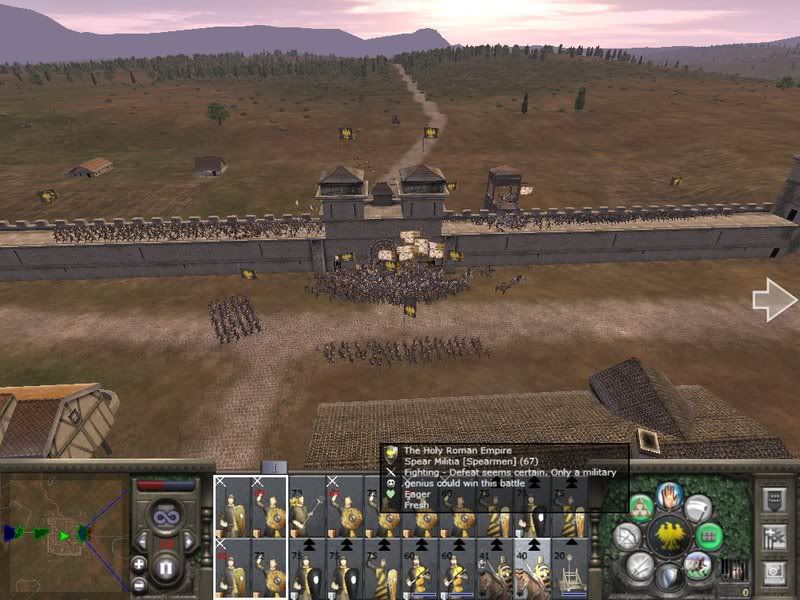Zoom in the minimap with plus button
The height and width of the screenshot is (600, 800).
pos(139,562)
